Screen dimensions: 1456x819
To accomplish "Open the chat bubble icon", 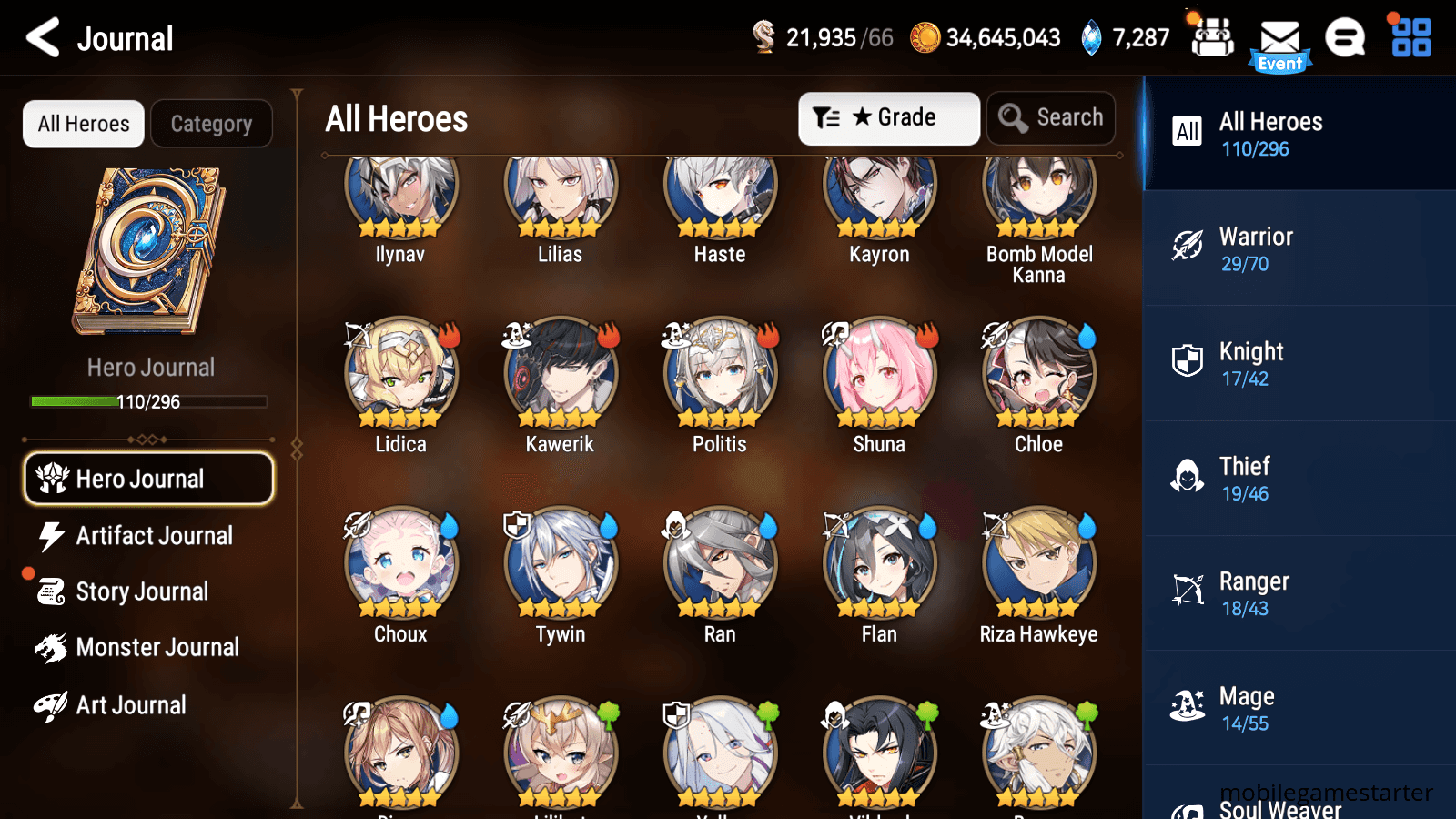I will tap(1345, 38).
